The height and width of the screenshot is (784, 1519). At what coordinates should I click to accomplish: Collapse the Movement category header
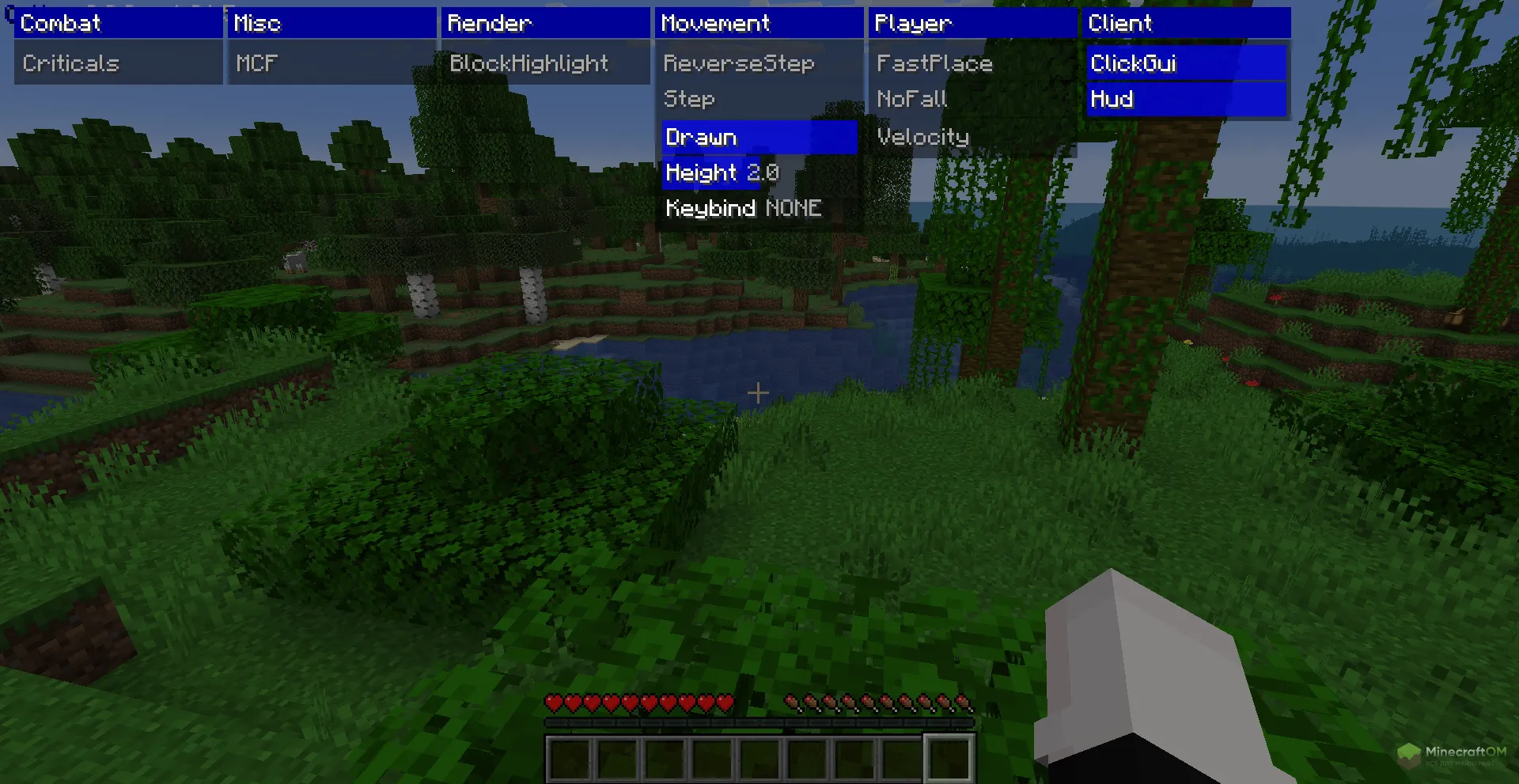[759, 23]
